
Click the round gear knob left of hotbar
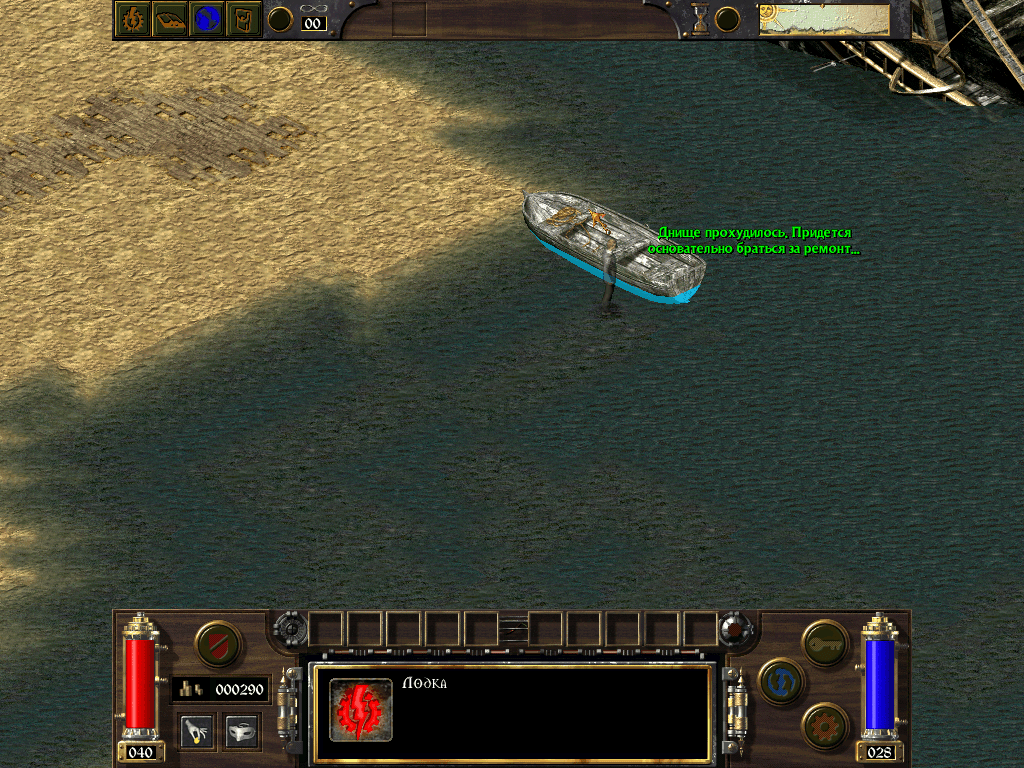point(289,629)
